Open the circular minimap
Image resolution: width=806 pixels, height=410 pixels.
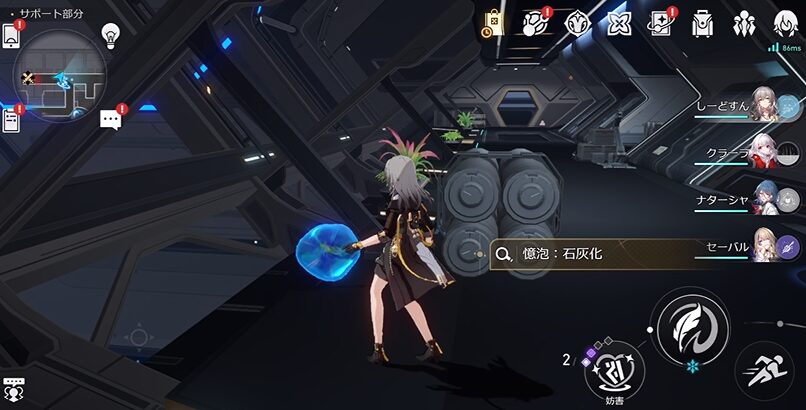click(x=59, y=76)
